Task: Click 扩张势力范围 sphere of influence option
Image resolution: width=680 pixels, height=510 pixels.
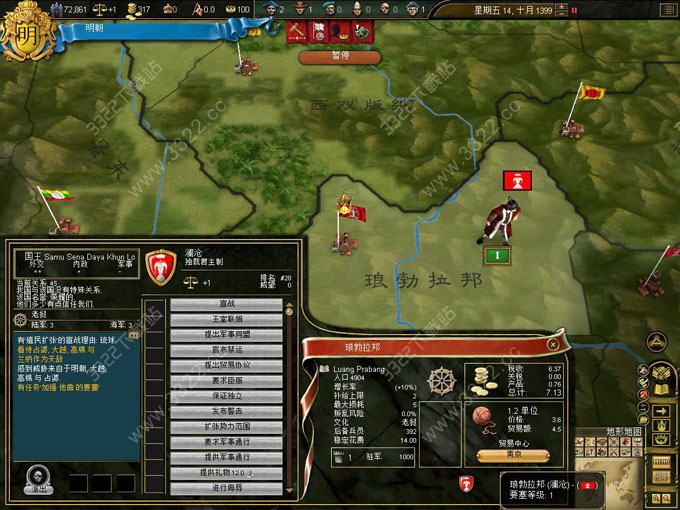Action: (x=226, y=427)
